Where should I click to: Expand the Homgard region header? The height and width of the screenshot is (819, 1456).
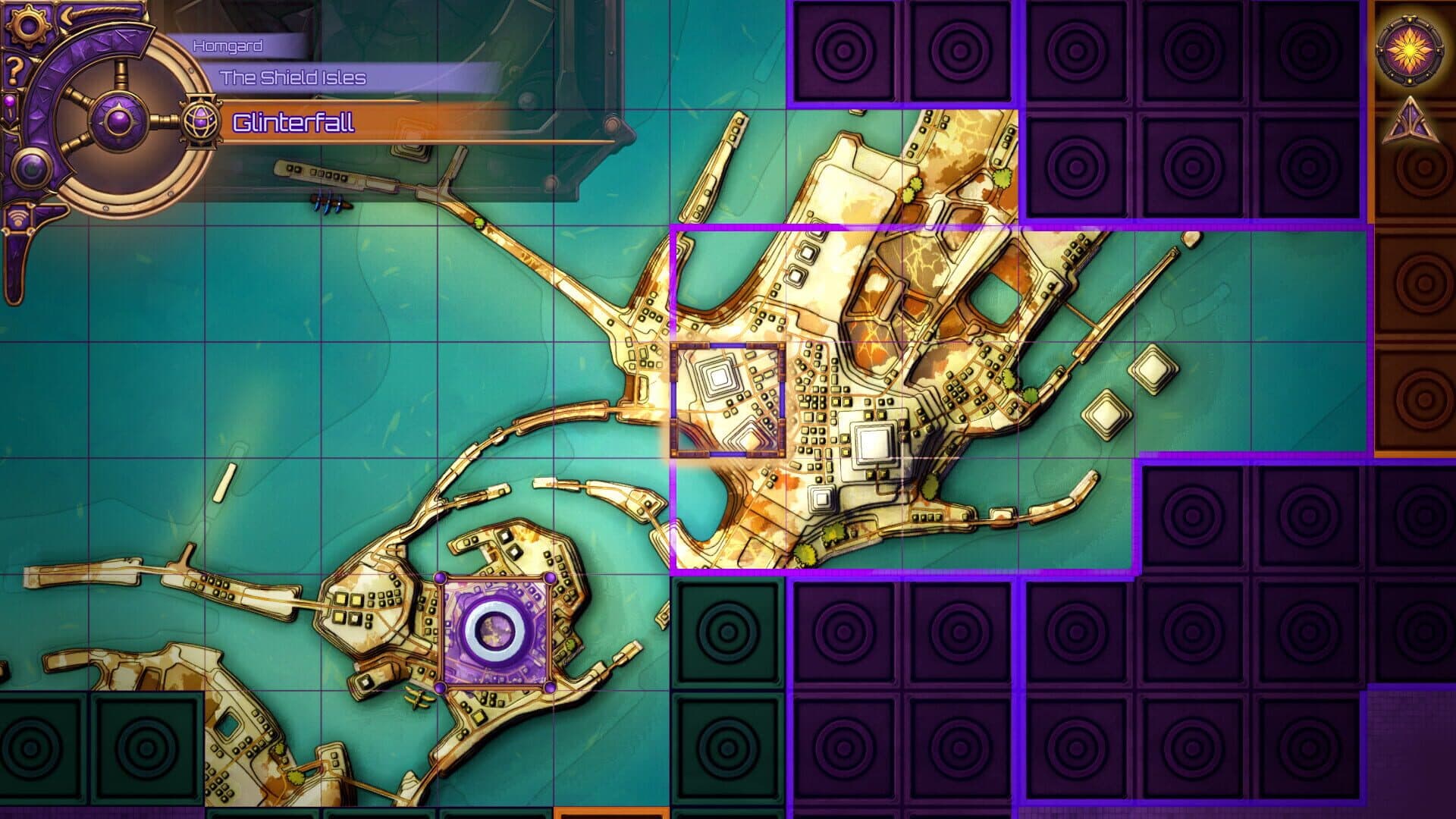227,45
